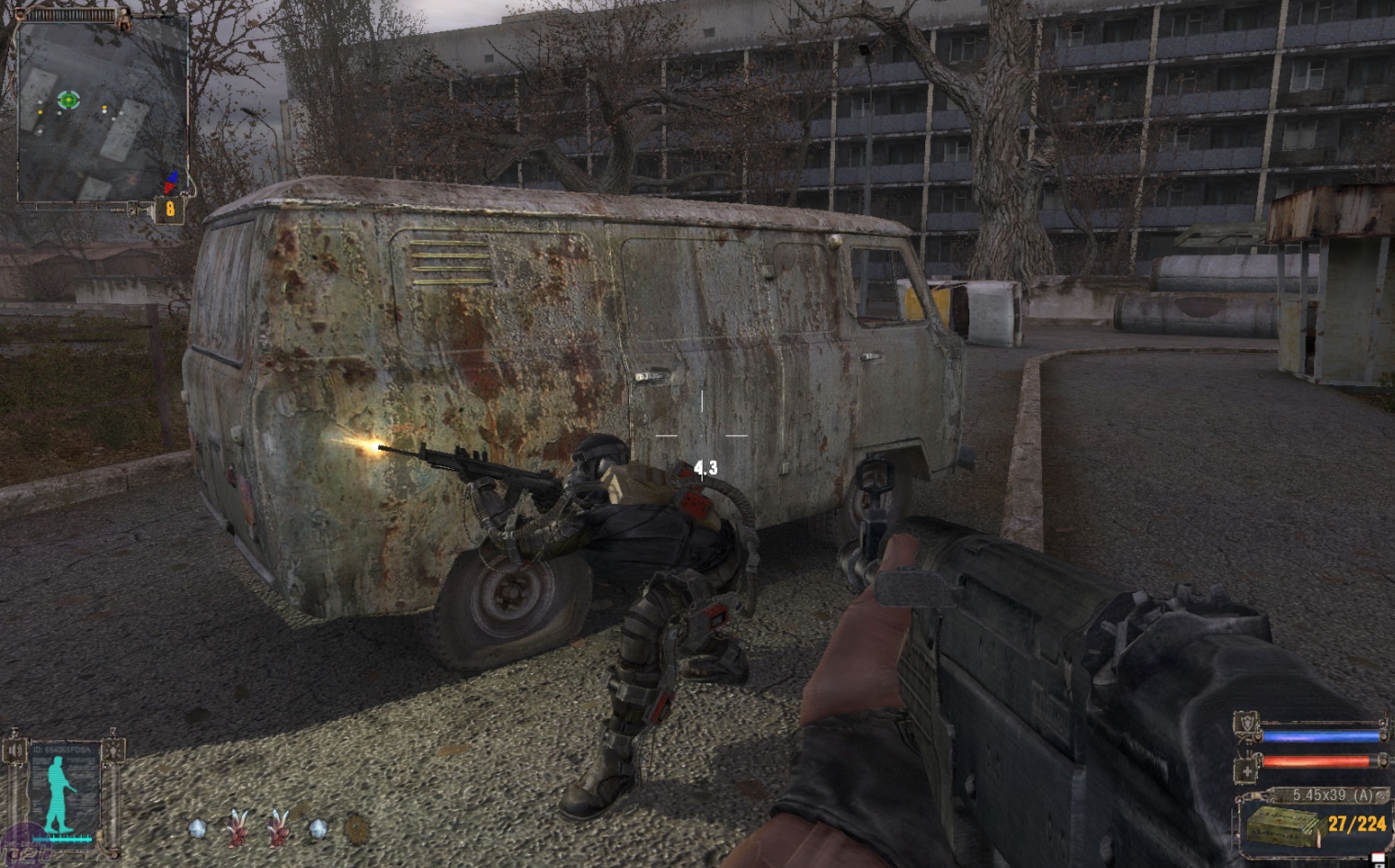This screenshot has width=1395, height=868.
Task: Click the gear-shaped artifact at belt end
Action: [x=358, y=830]
